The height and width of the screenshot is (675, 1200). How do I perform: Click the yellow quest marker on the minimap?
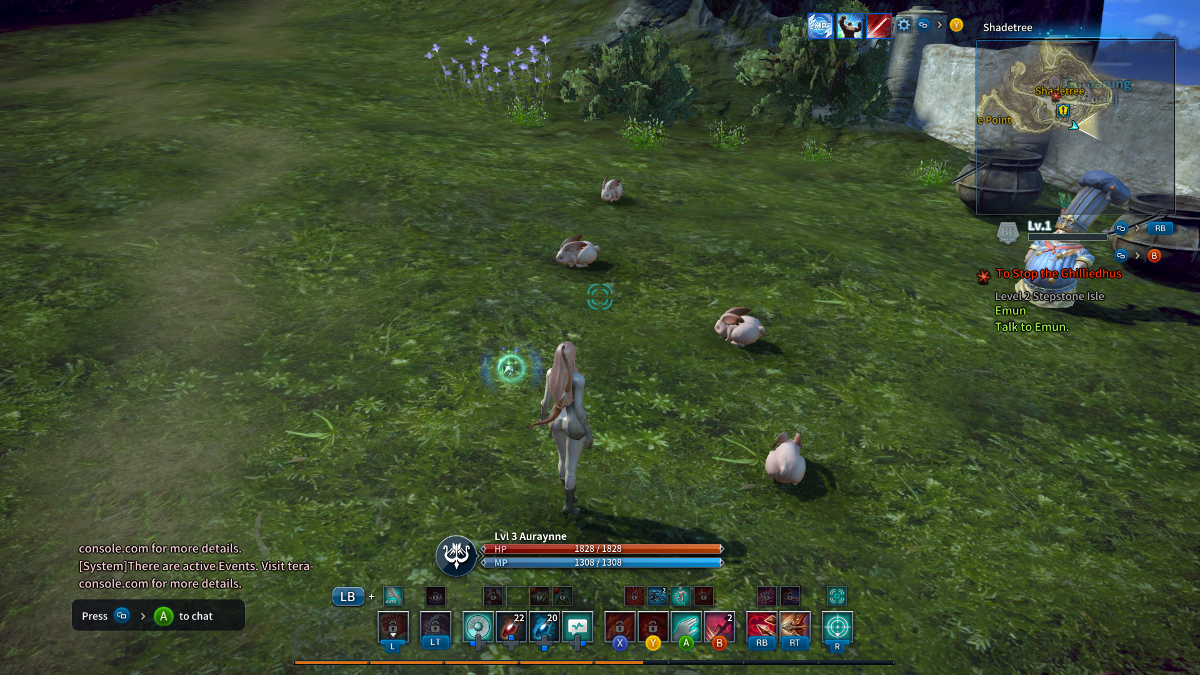[x=1064, y=110]
